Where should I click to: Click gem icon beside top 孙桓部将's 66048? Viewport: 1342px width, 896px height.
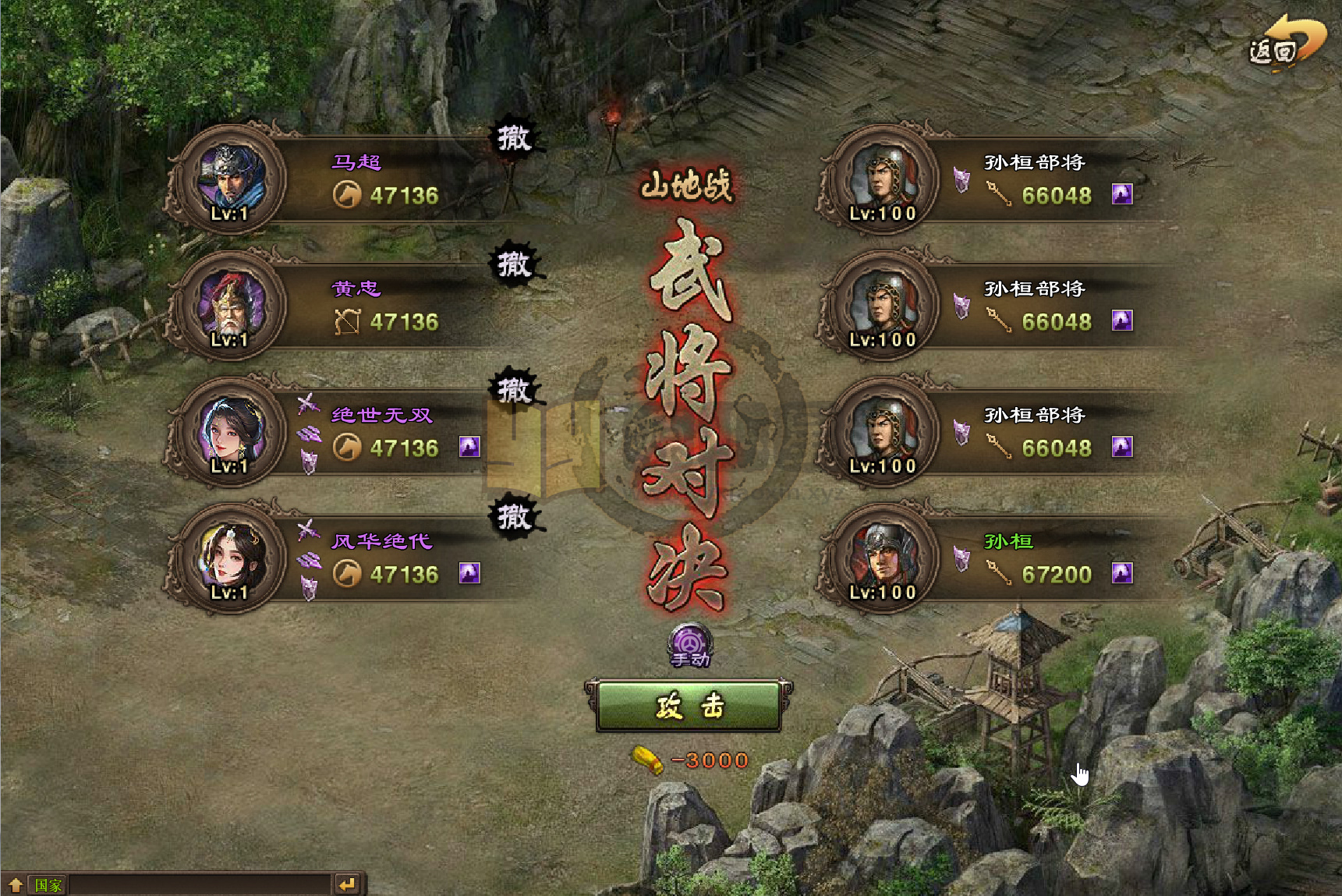click(1124, 194)
